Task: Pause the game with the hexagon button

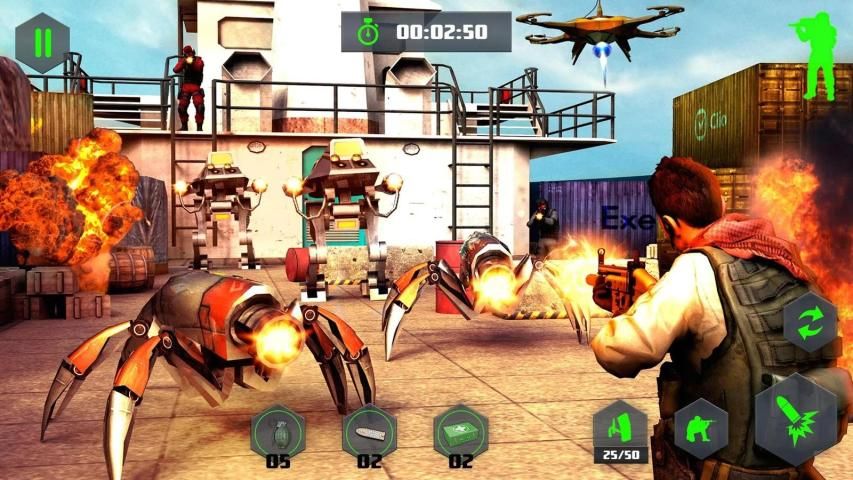Action: coord(42,44)
